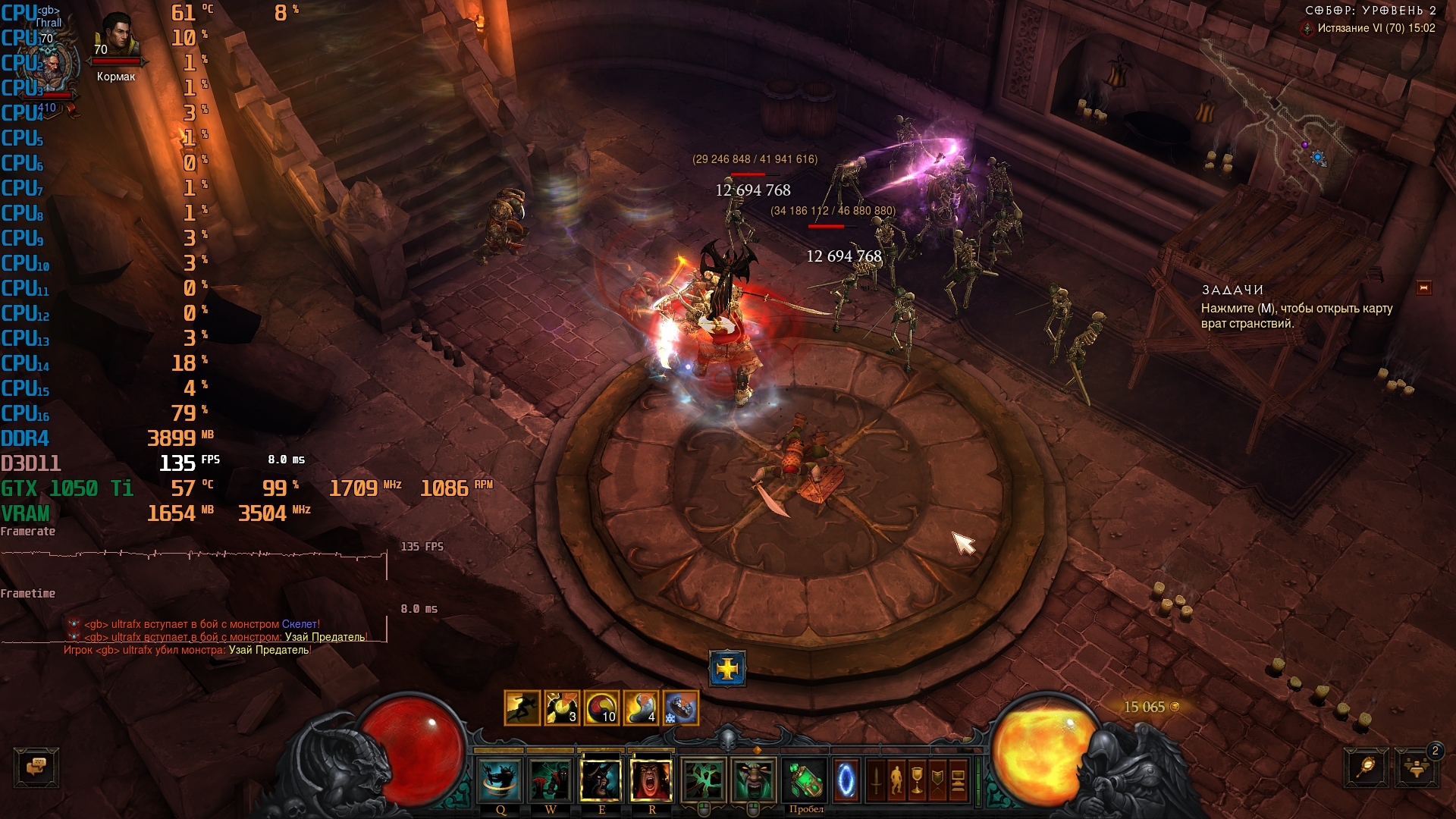Collapse the ЗАДАЧИ objectives tracker
This screenshot has width=1456, height=819.
[1423, 288]
